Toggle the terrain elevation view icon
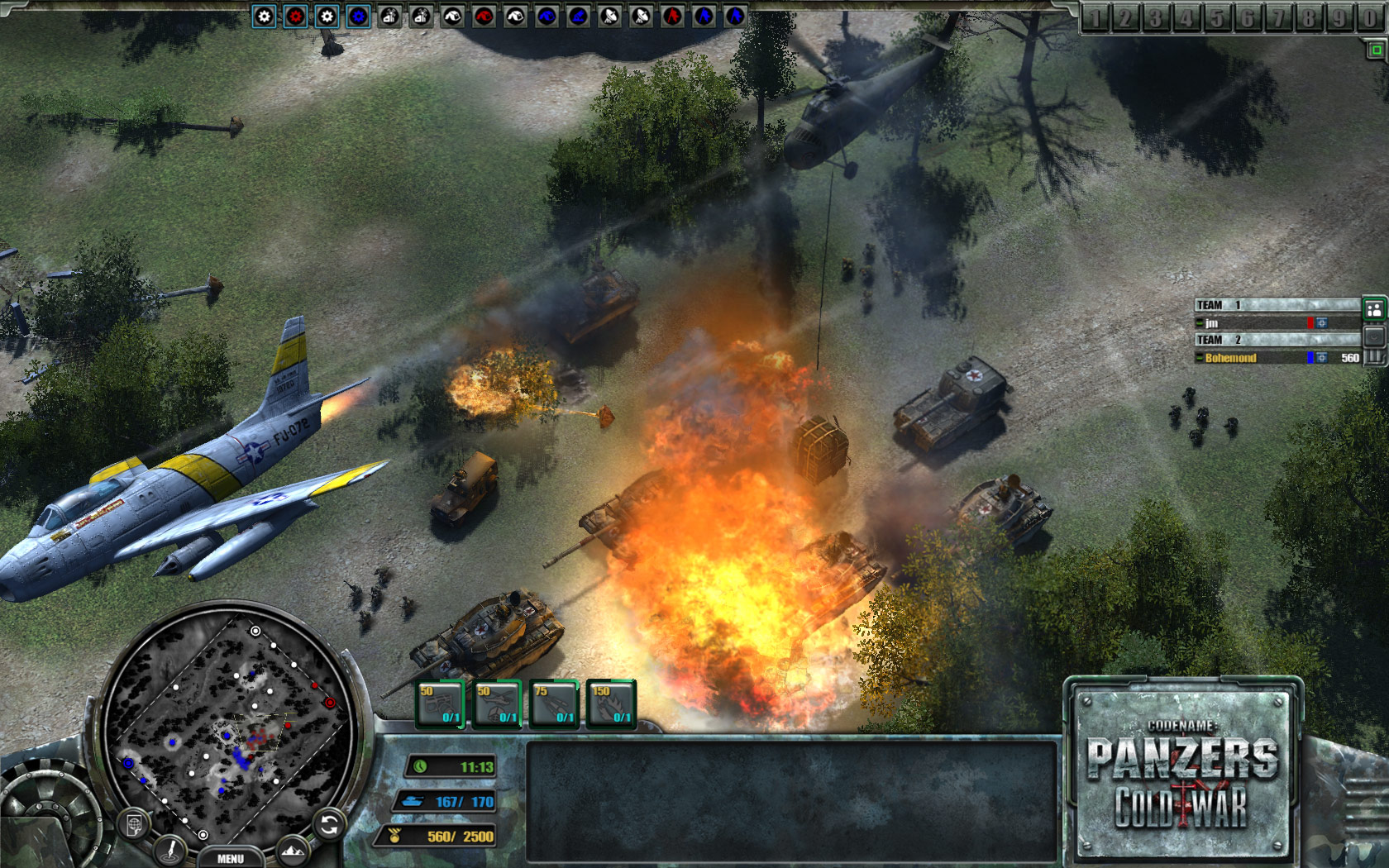The height and width of the screenshot is (868, 1389). 293,850
